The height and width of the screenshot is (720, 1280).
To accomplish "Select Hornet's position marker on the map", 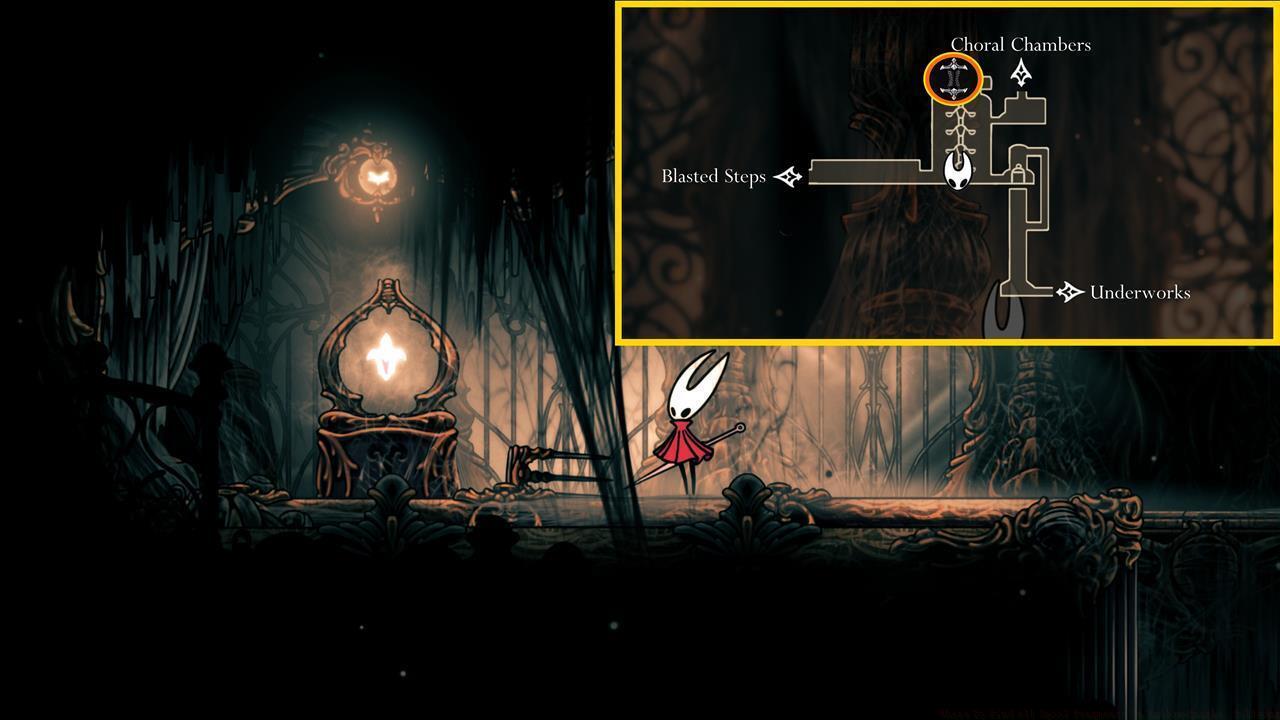I will click(x=957, y=172).
